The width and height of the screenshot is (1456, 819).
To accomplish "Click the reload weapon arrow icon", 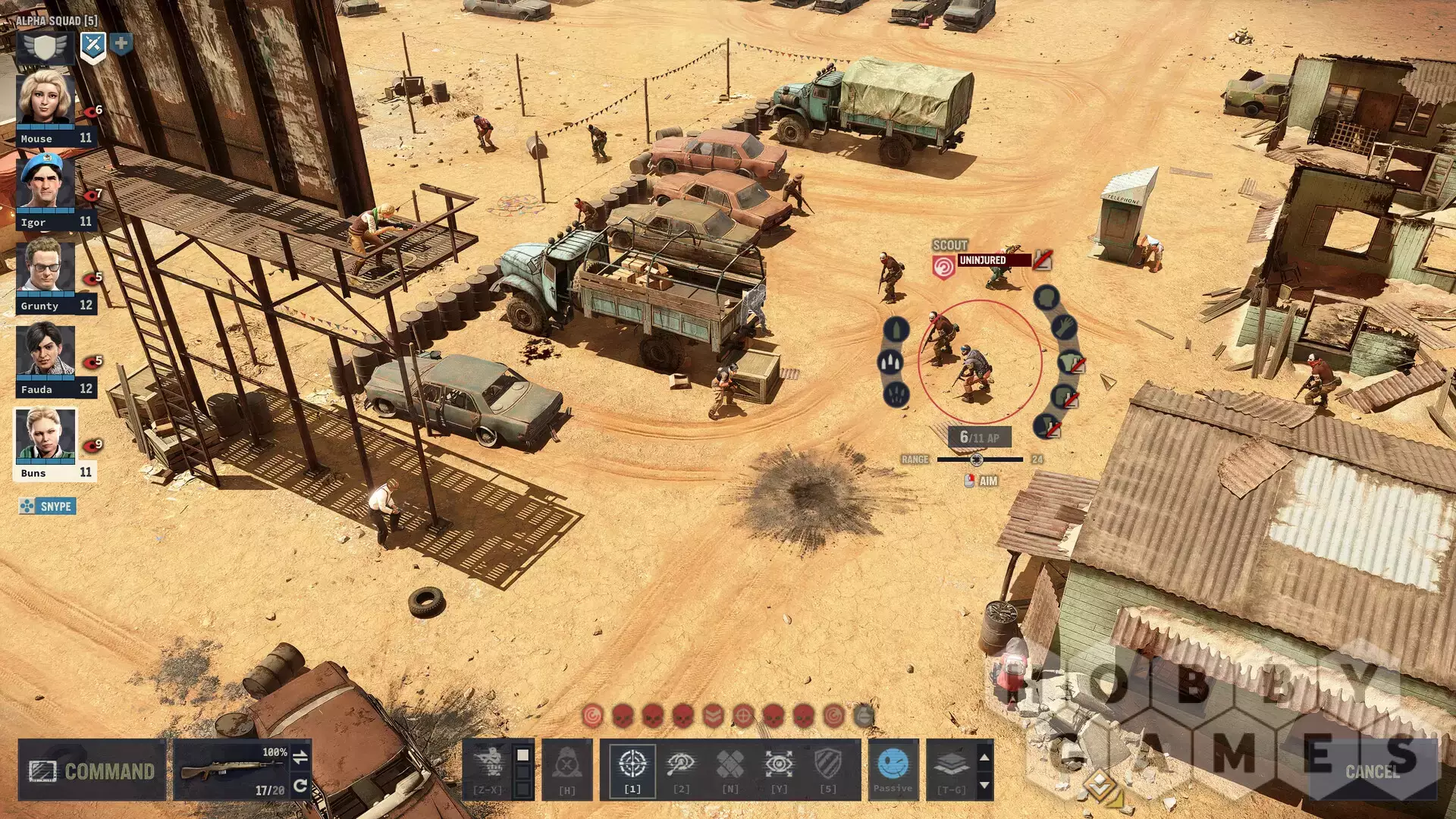I will tap(300, 786).
